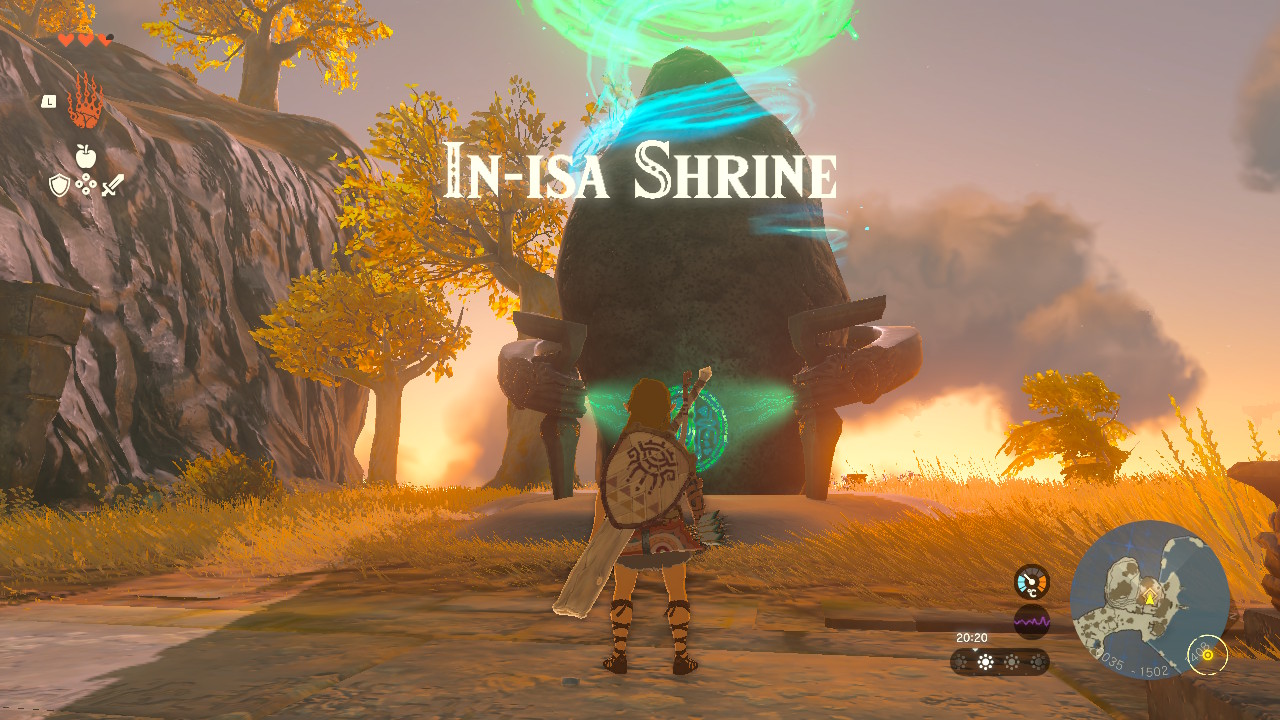1280x720 pixels.
Task: Click the L button prompt icon
Action: [49, 101]
